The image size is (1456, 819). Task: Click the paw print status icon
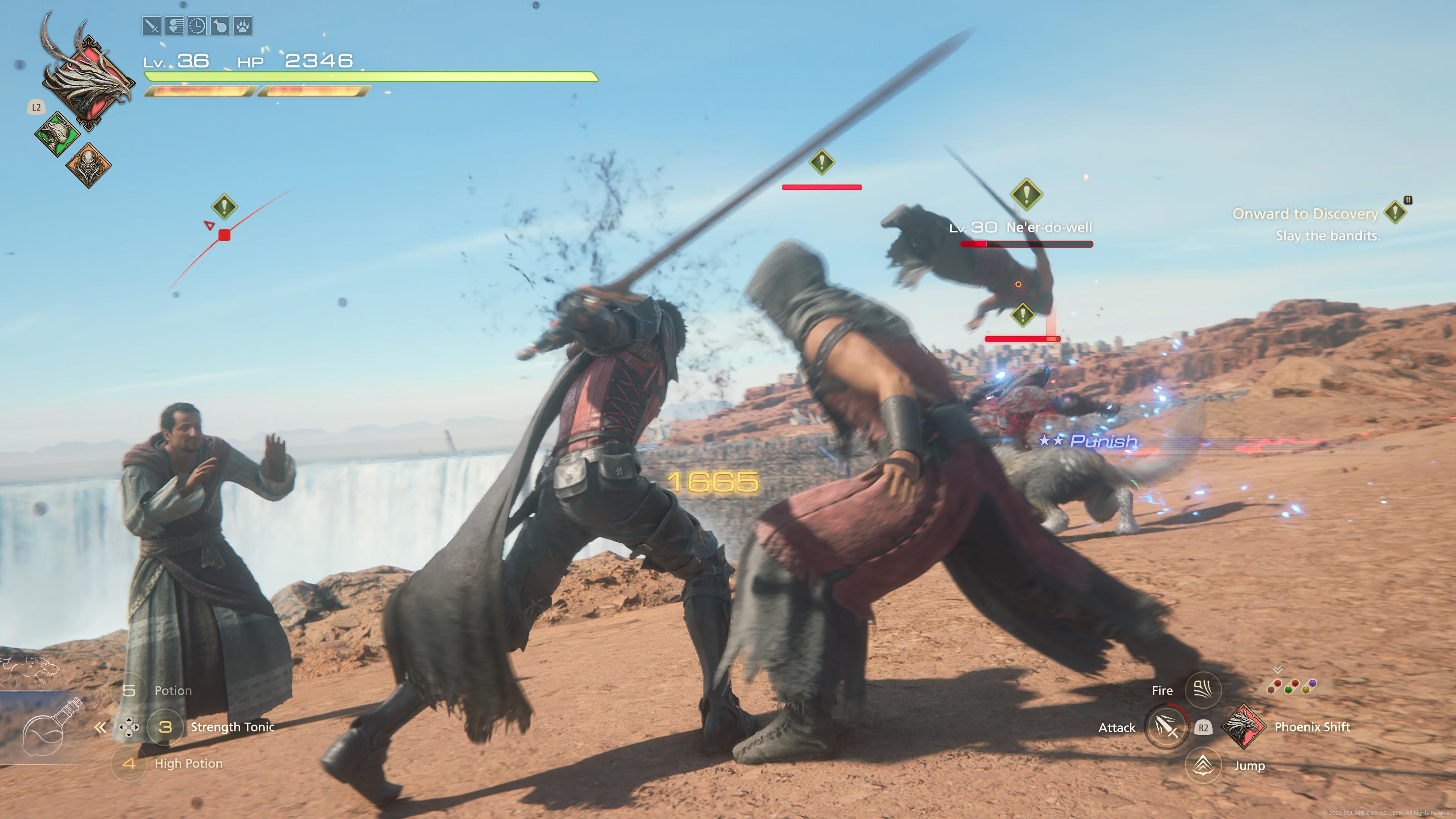(243, 26)
